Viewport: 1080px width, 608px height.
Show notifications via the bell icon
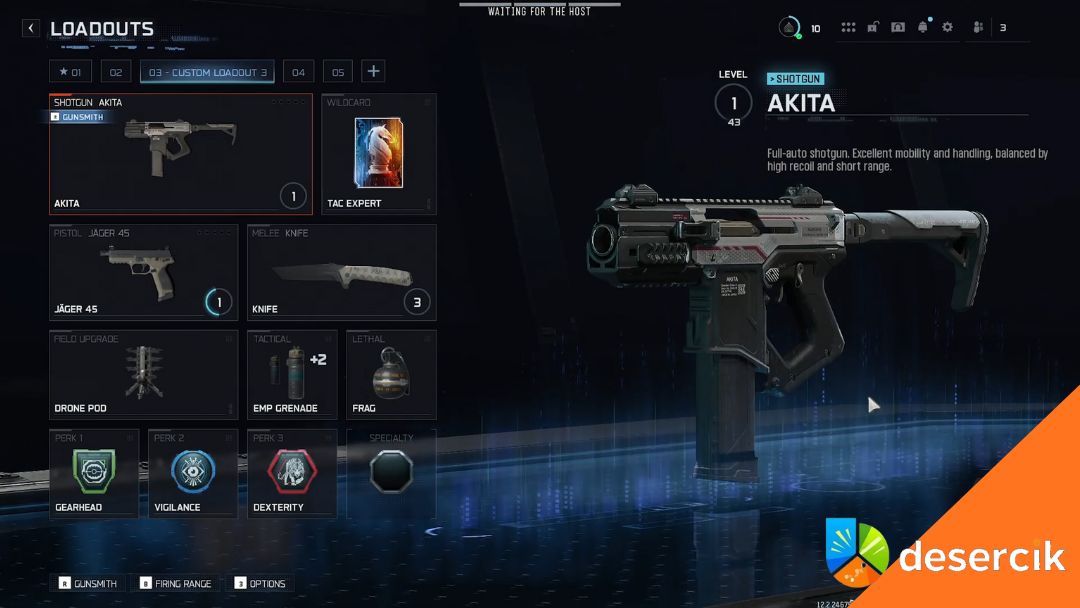[x=922, y=28]
